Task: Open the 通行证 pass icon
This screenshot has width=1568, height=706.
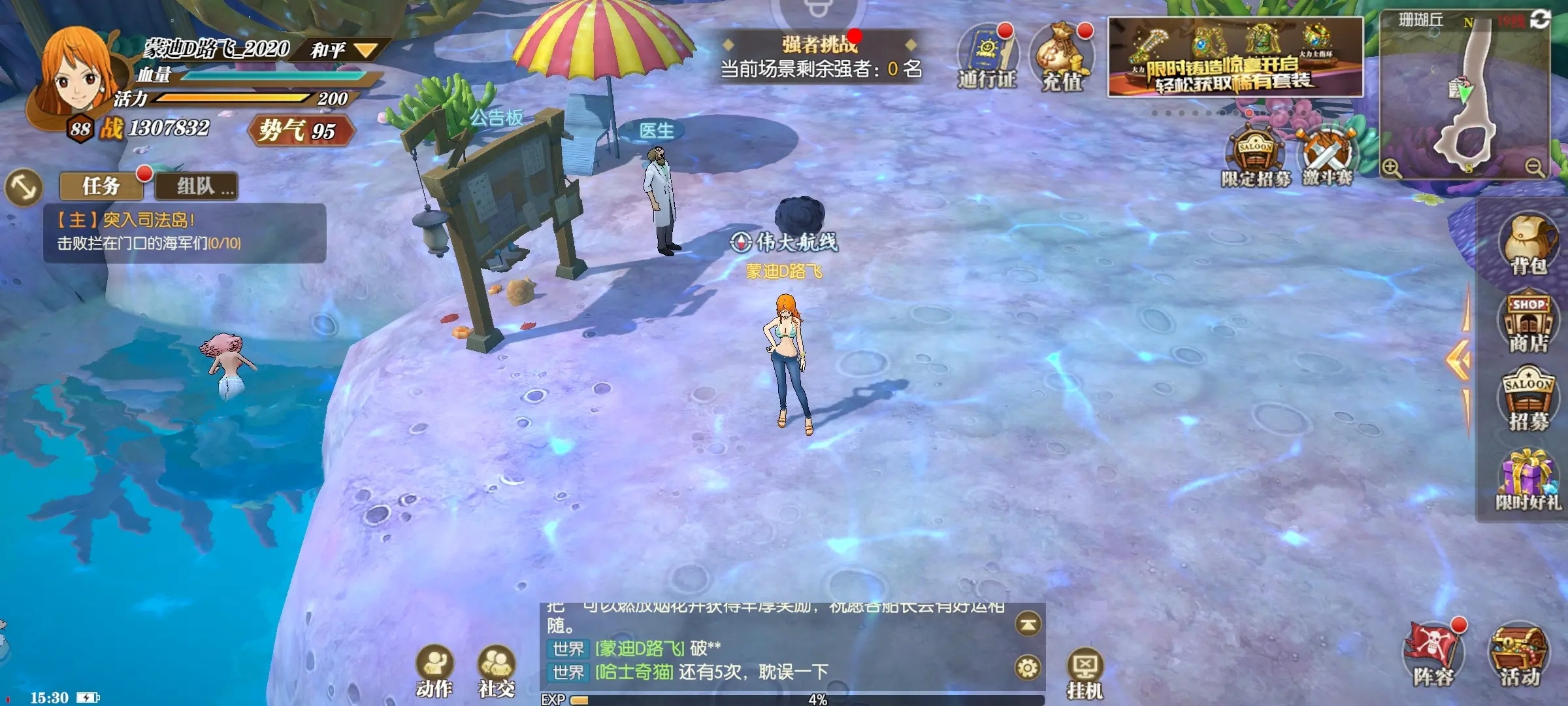Action: click(x=987, y=58)
